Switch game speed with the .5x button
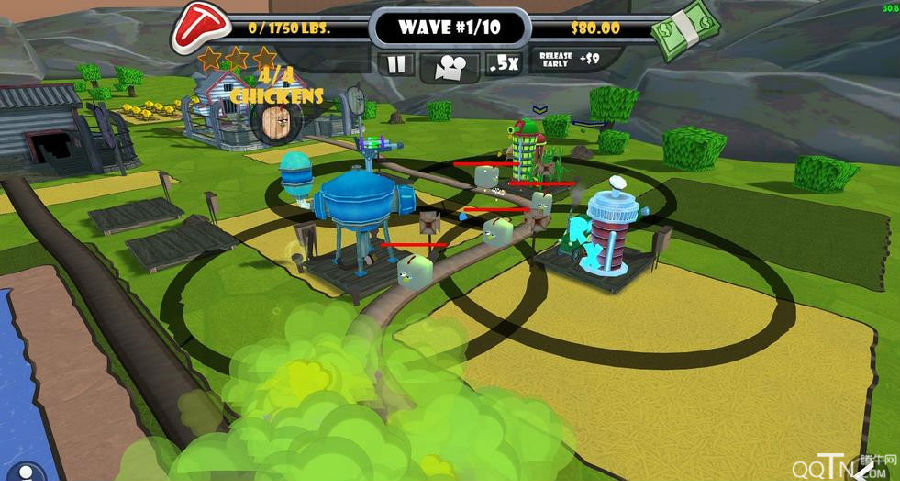The width and height of the screenshot is (900, 481). (503, 64)
